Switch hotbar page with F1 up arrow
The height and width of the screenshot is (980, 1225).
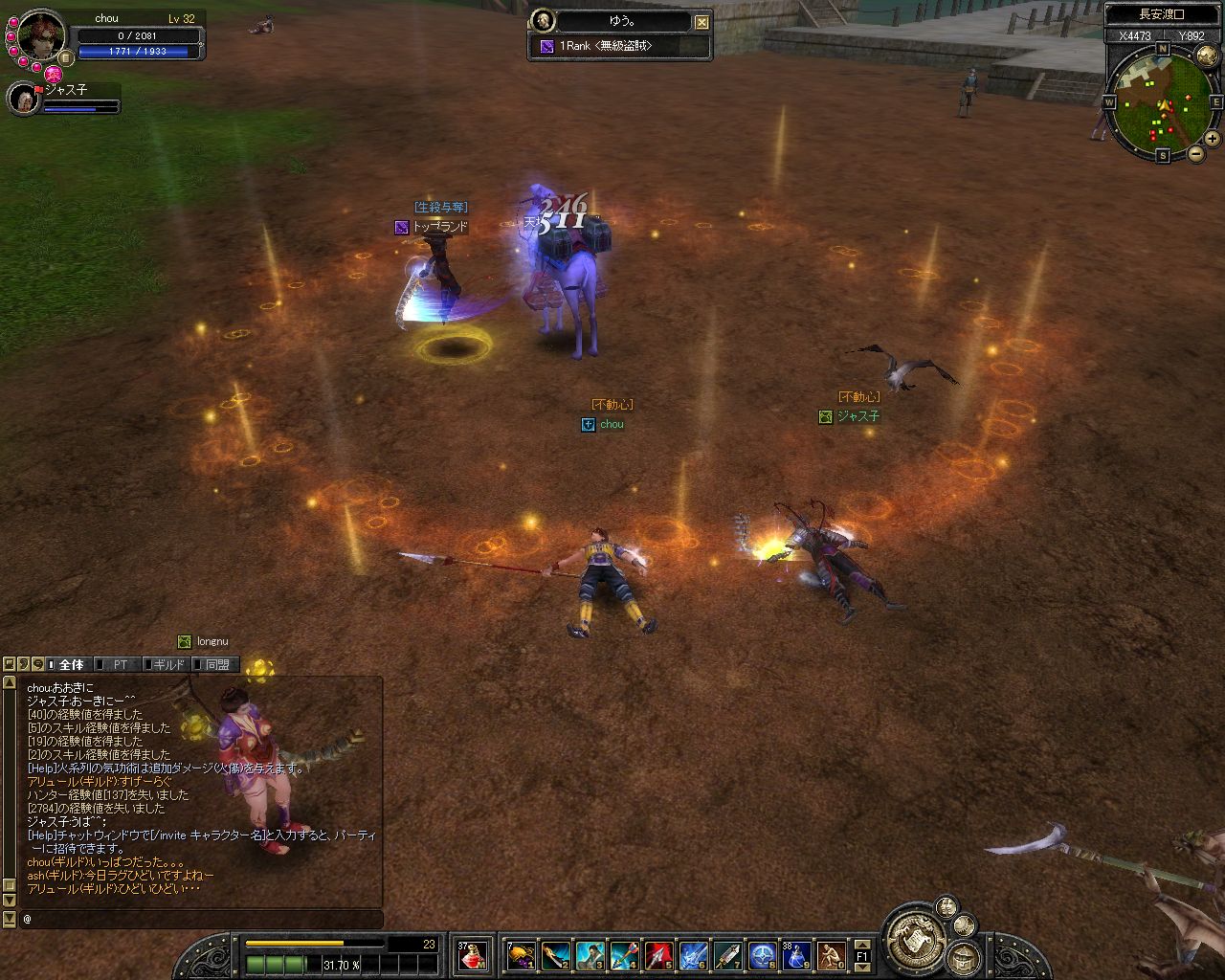tap(861, 944)
